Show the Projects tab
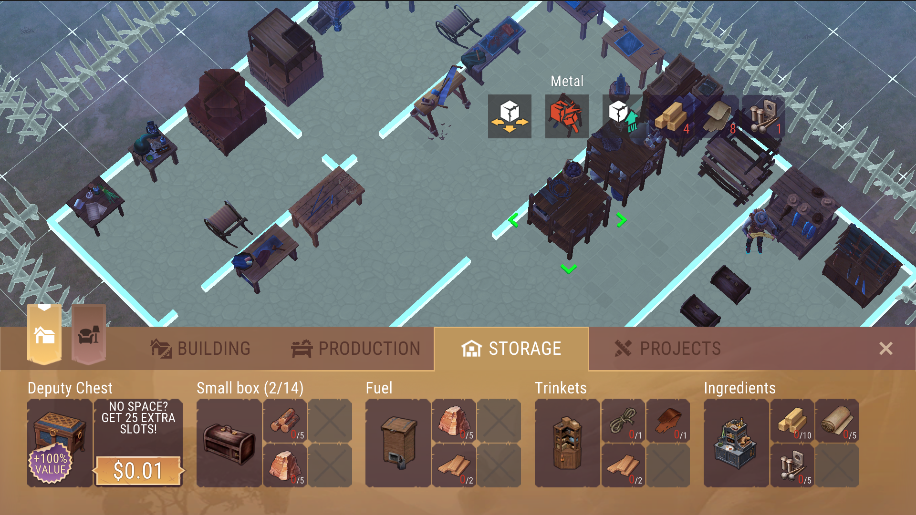916x515 pixels. tap(666, 349)
